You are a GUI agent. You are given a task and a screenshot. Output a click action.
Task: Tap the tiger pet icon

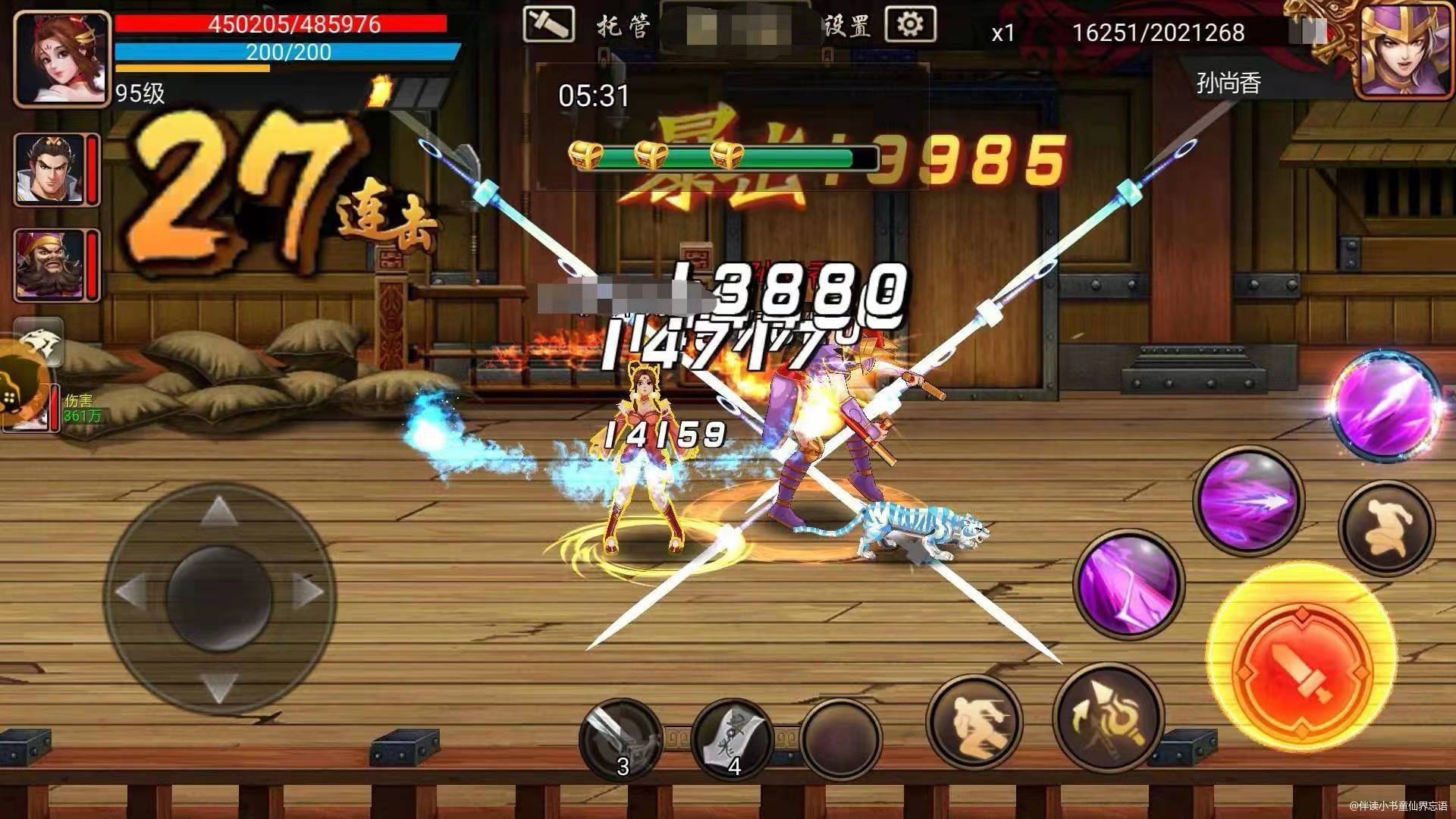tap(38, 343)
